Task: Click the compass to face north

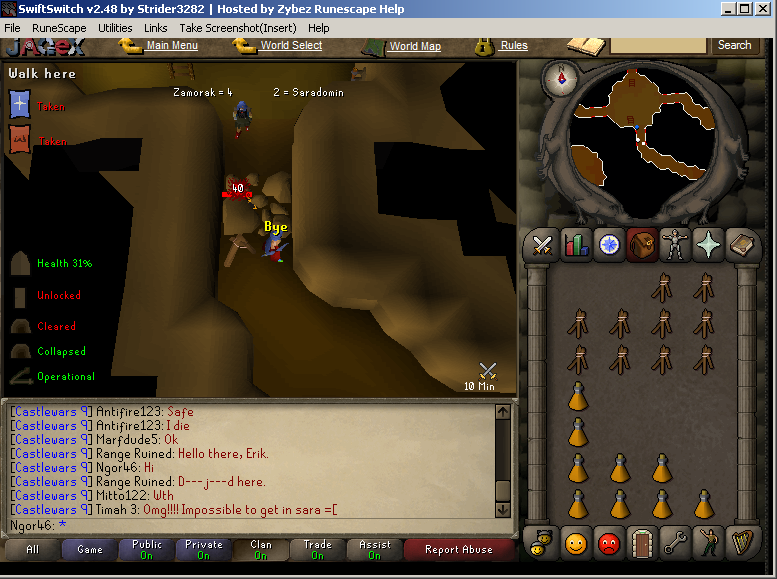Action: point(563,77)
